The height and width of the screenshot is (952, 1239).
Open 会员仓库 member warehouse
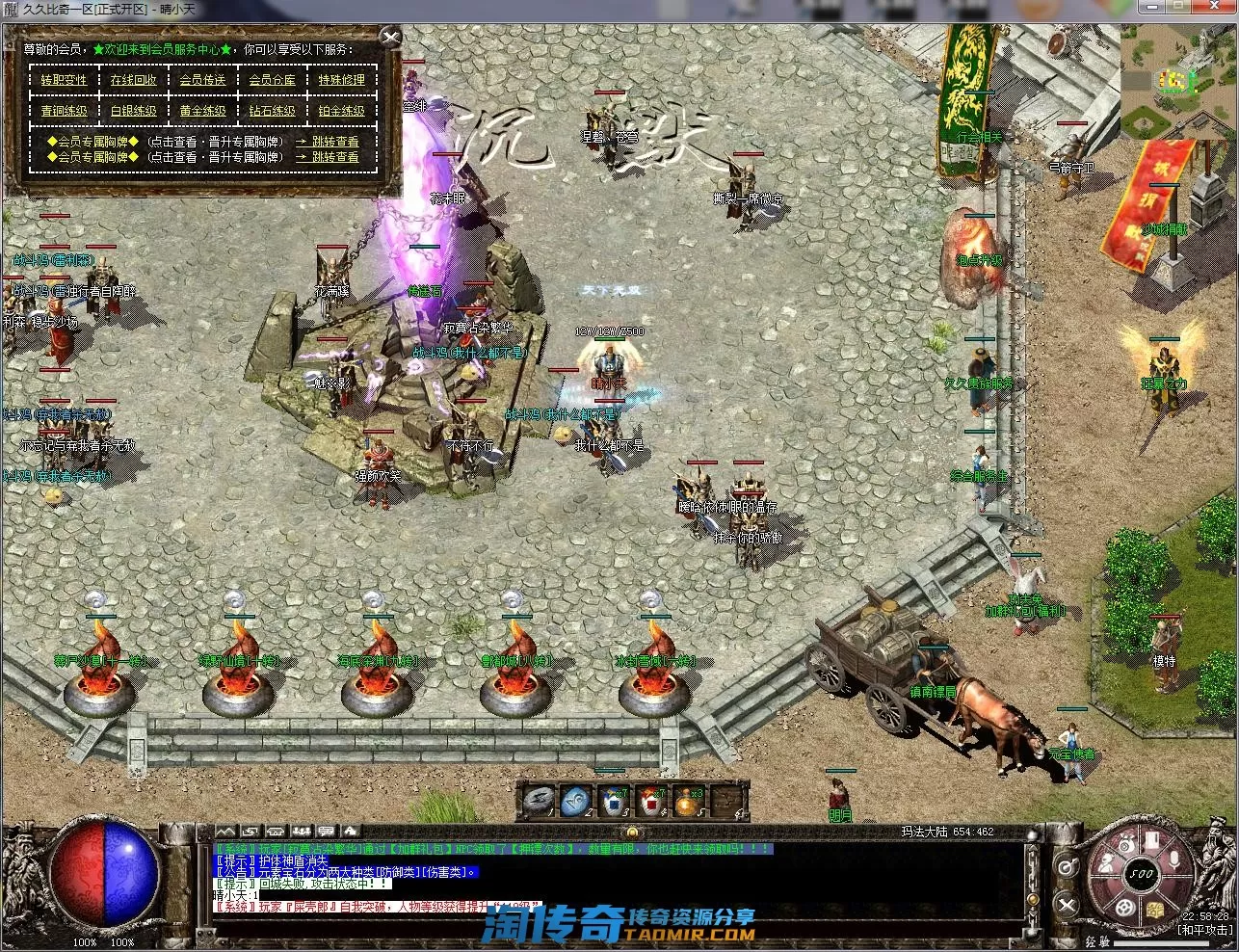pyautogui.click(x=272, y=80)
